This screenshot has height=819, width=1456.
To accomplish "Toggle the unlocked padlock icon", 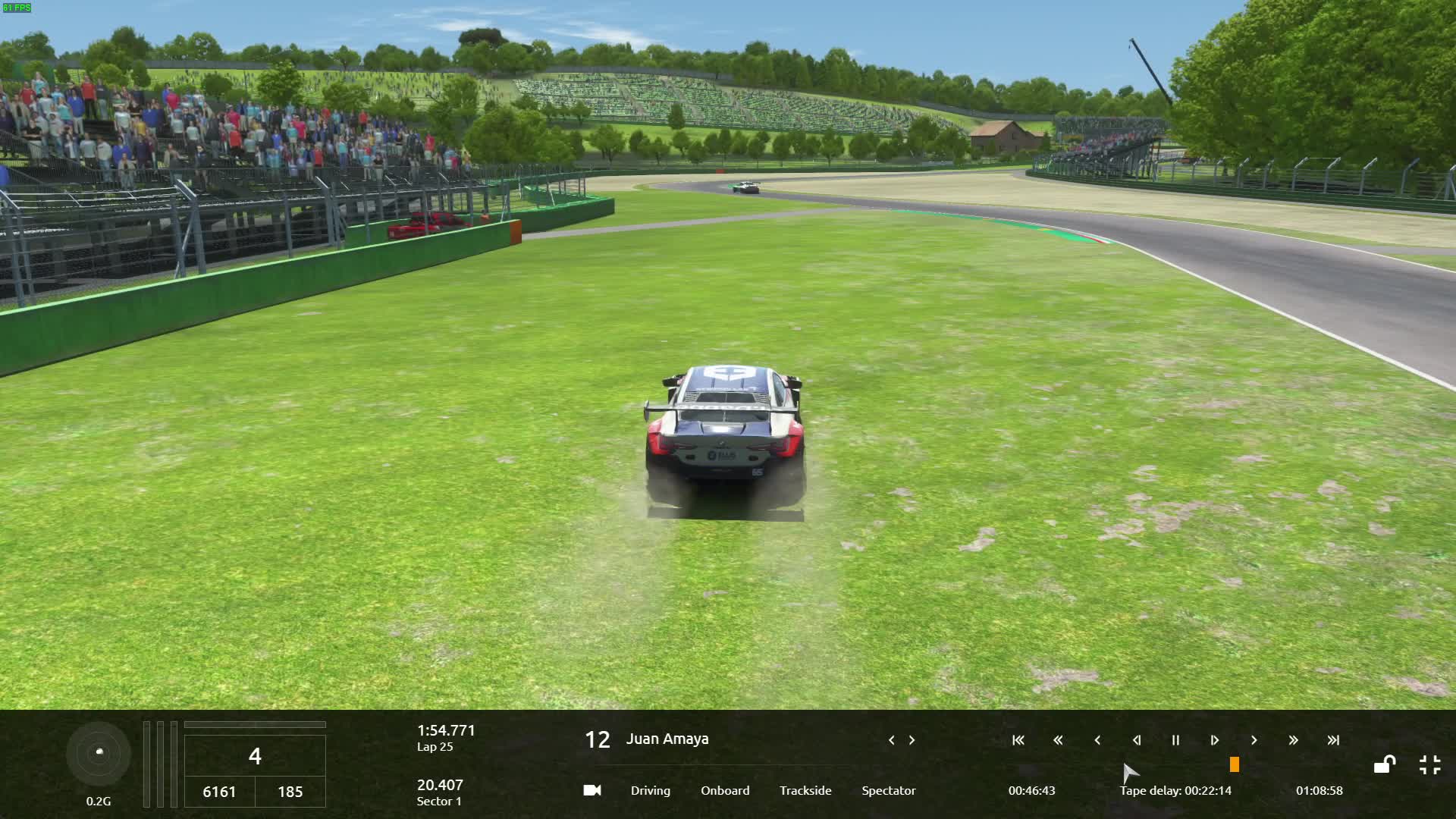I will coord(1385,764).
